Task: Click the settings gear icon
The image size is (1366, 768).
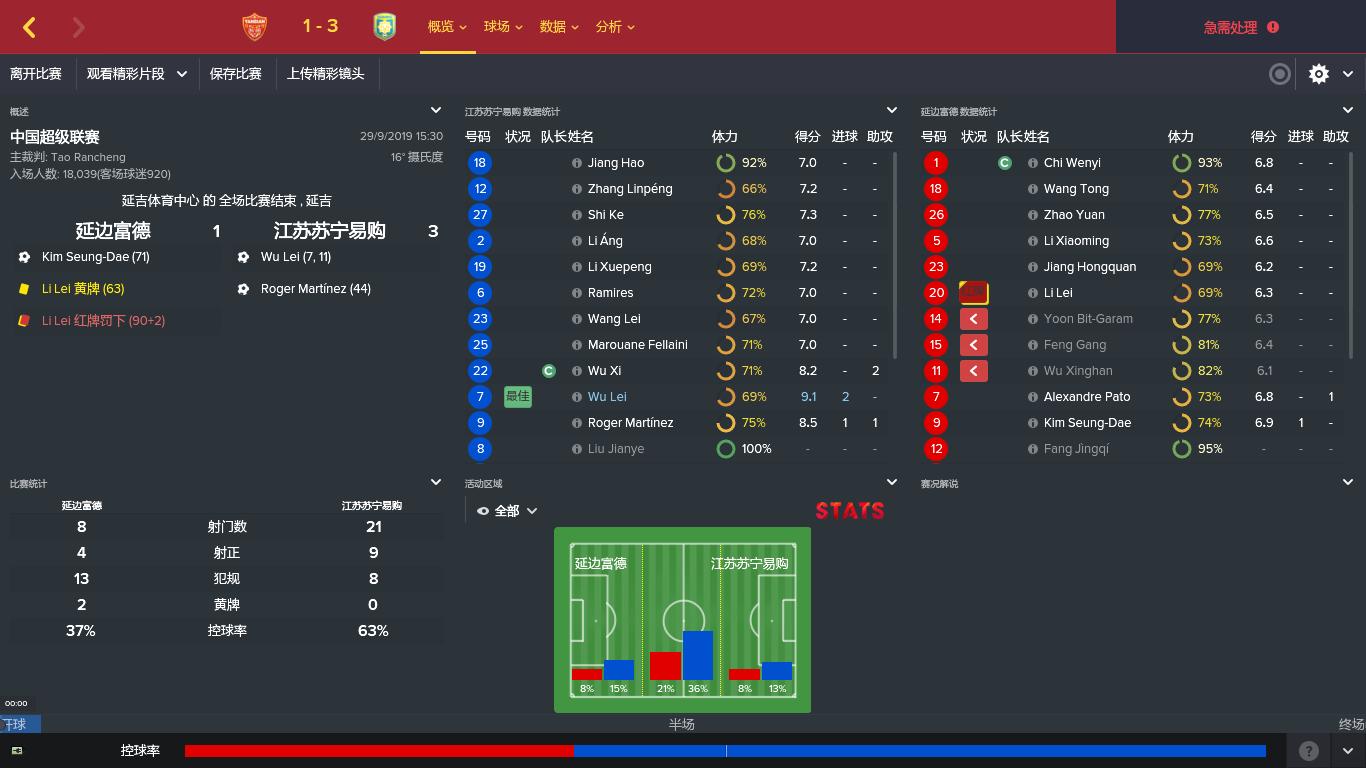Action: pyautogui.click(x=1318, y=73)
